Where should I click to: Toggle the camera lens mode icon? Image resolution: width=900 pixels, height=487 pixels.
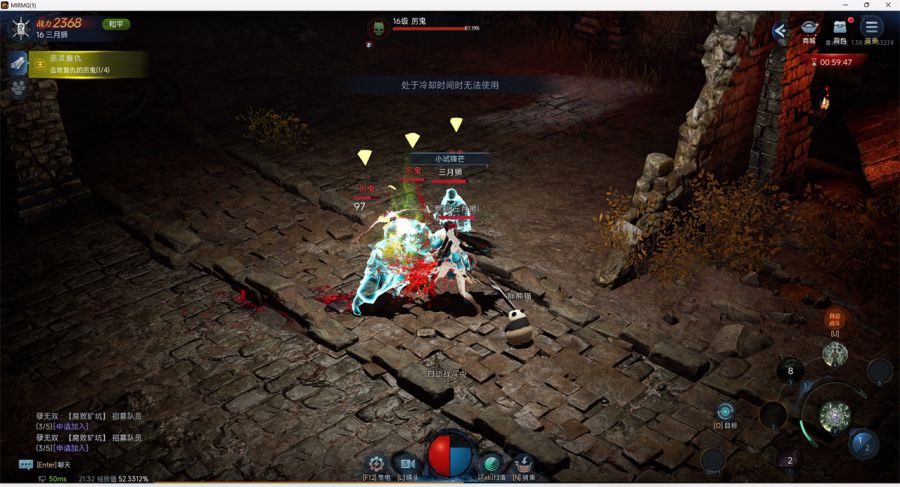[407, 463]
